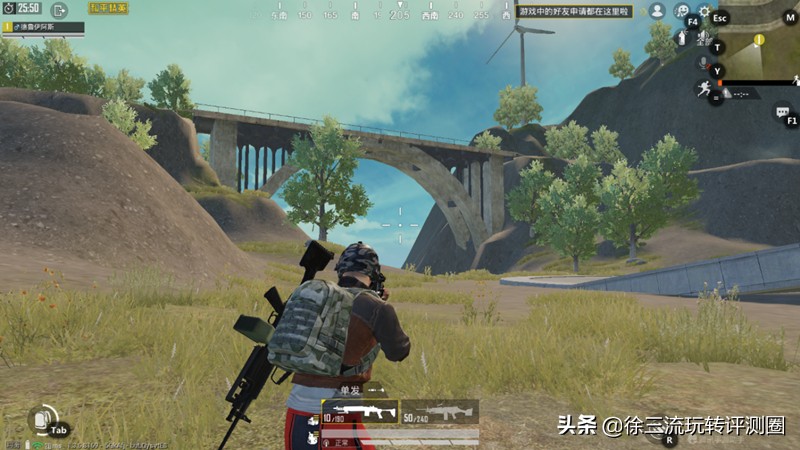The width and height of the screenshot is (800, 450).
Task: Open the settings gear icon
Action: [x=704, y=12]
